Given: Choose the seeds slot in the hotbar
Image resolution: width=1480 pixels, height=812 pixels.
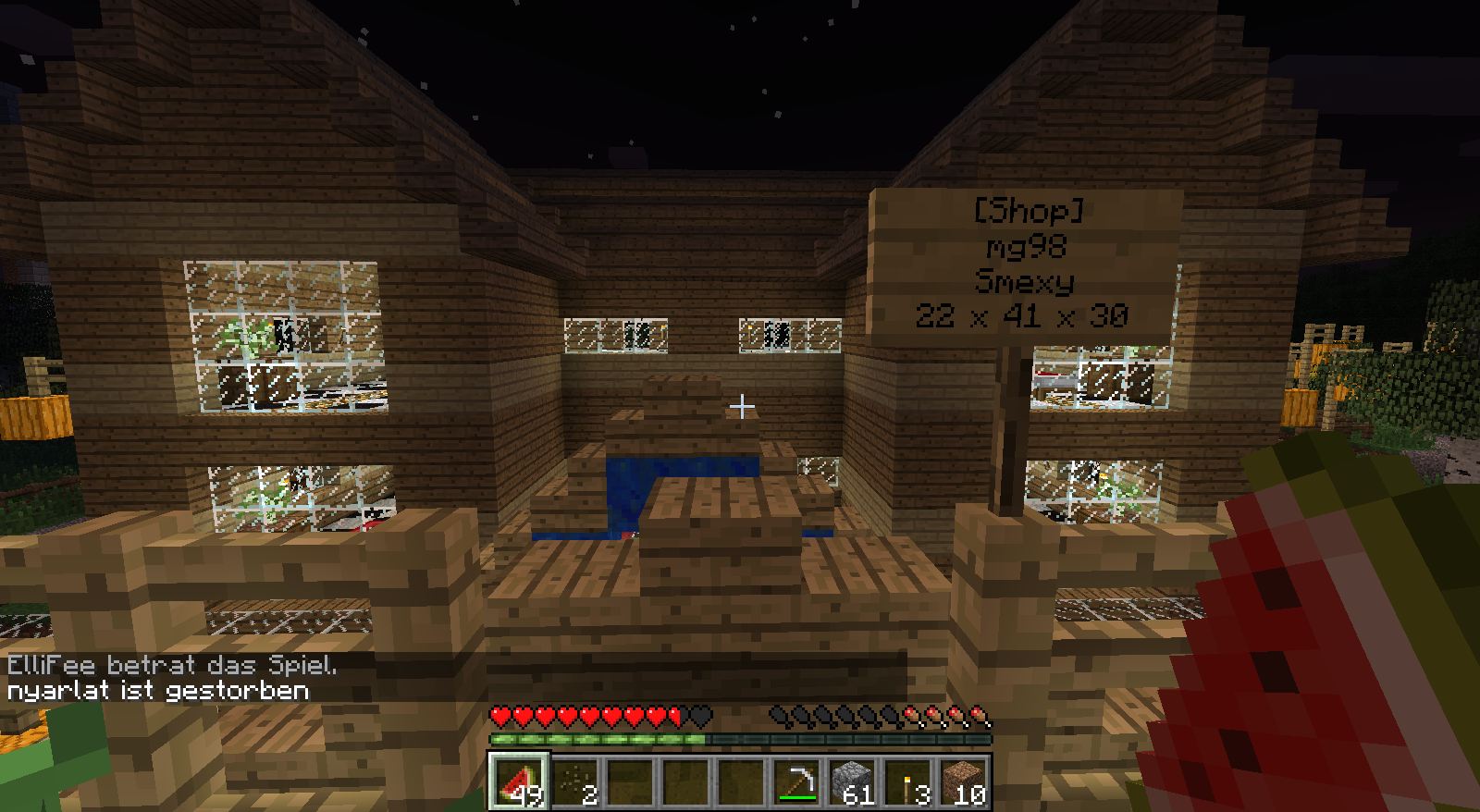Looking at the screenshot, I should pos(573,781).
